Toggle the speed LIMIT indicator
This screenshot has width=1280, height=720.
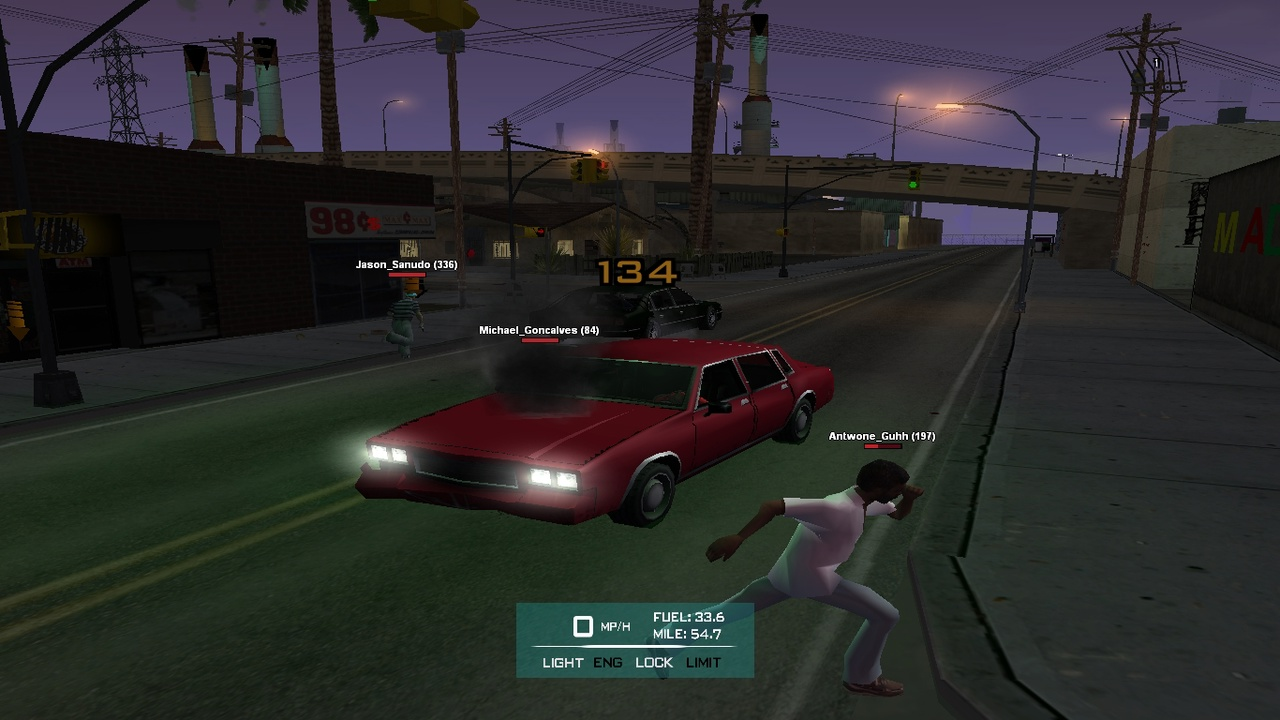pyautogui.click(x=703, y=662)
